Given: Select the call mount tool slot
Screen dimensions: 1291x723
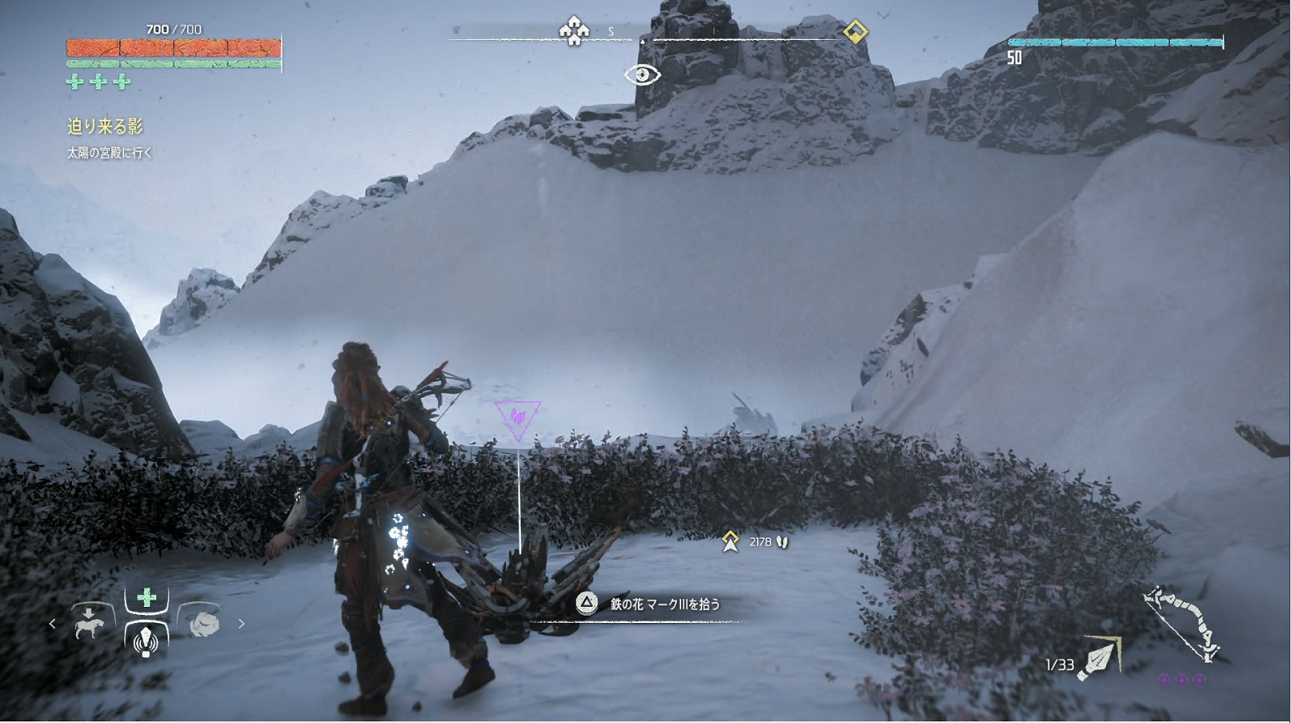Looking at the screenshot, I should pos(91,622).
